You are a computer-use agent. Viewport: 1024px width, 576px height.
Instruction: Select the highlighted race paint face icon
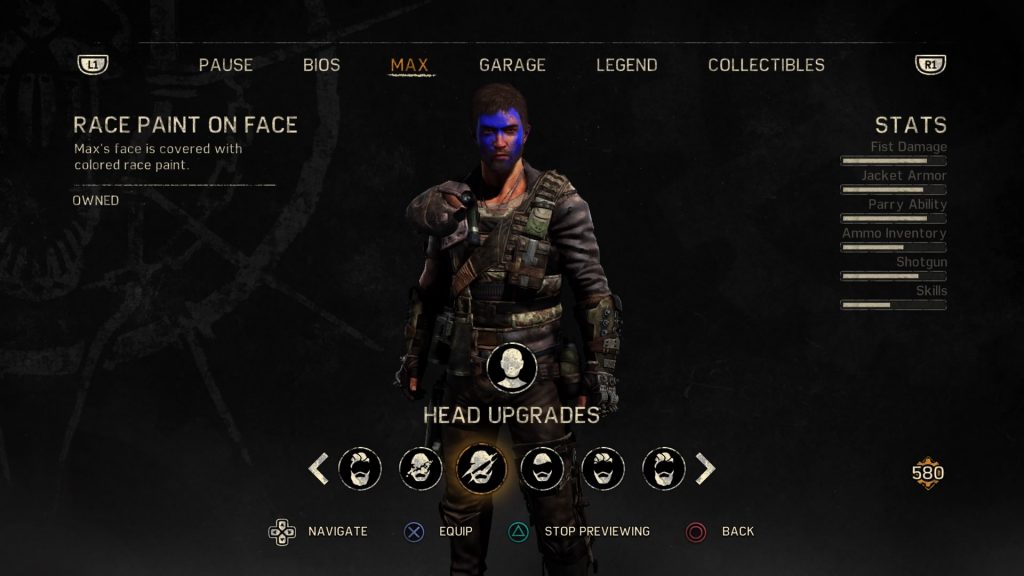[481, 468]
